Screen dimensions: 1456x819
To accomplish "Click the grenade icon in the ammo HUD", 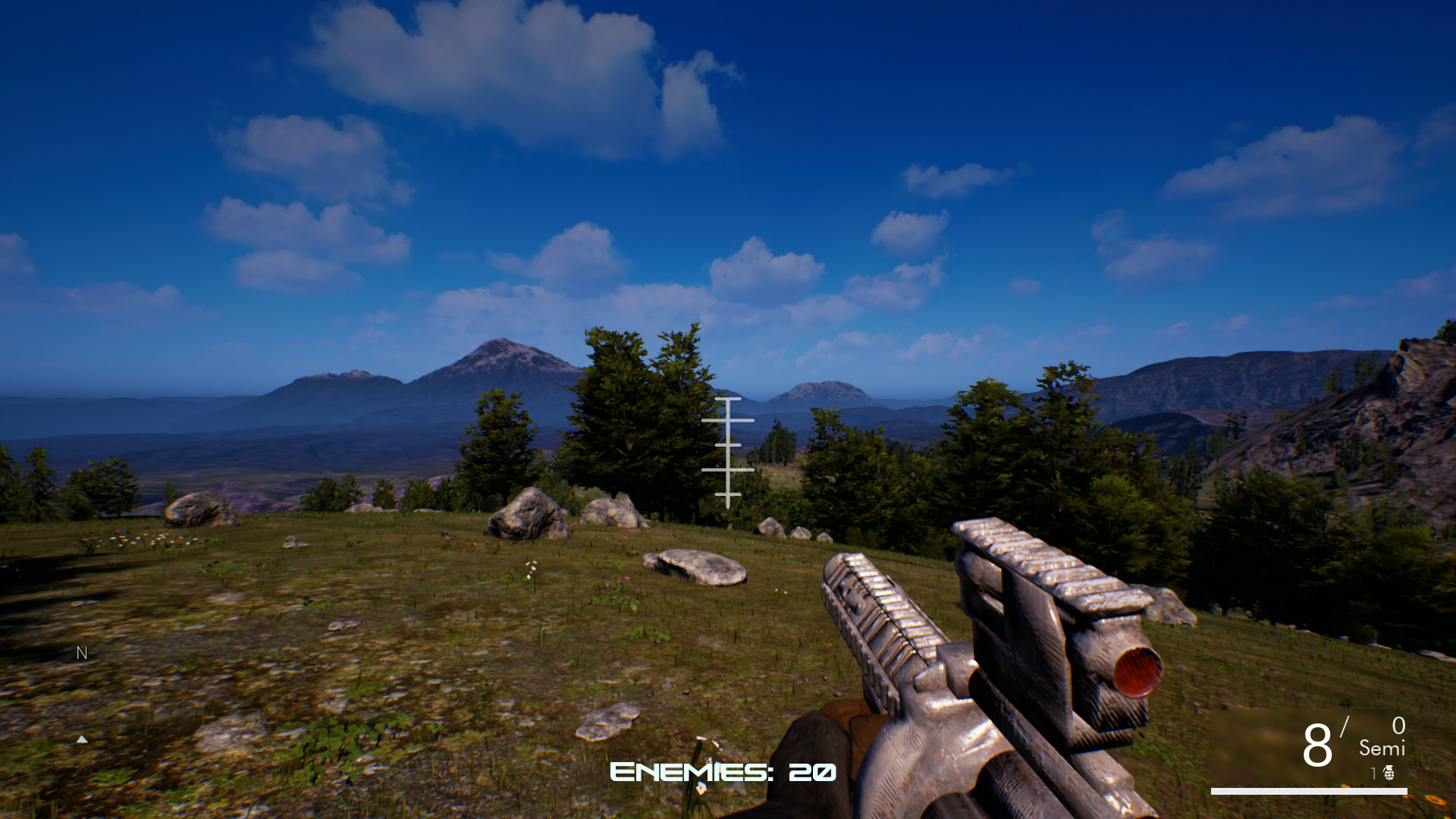I will [x=1389, y=773].
